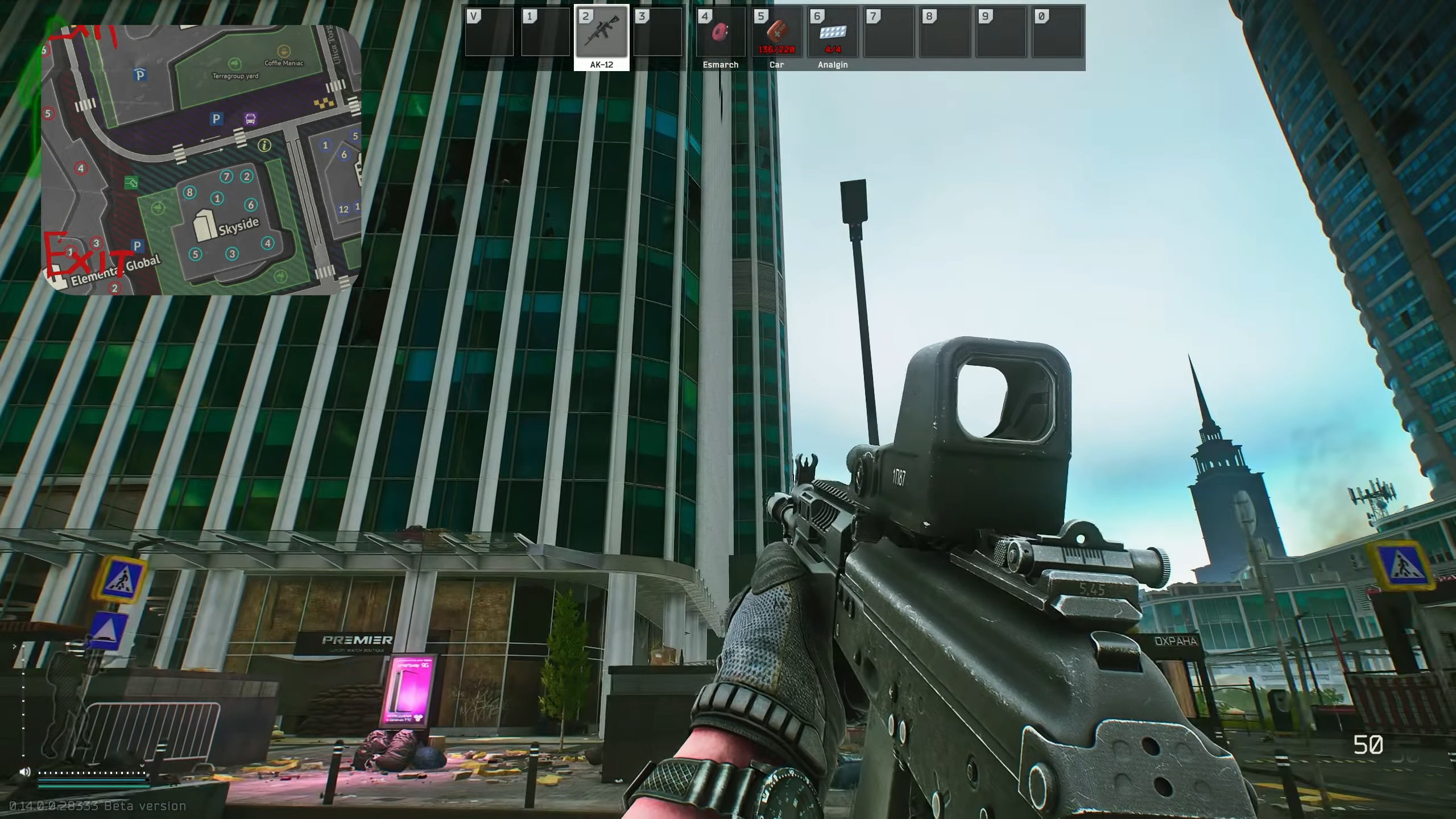This screenshot has width=1456, height=819.
Task: Click the Terragroup yard label on the minimap
Action: pos(235,76)
